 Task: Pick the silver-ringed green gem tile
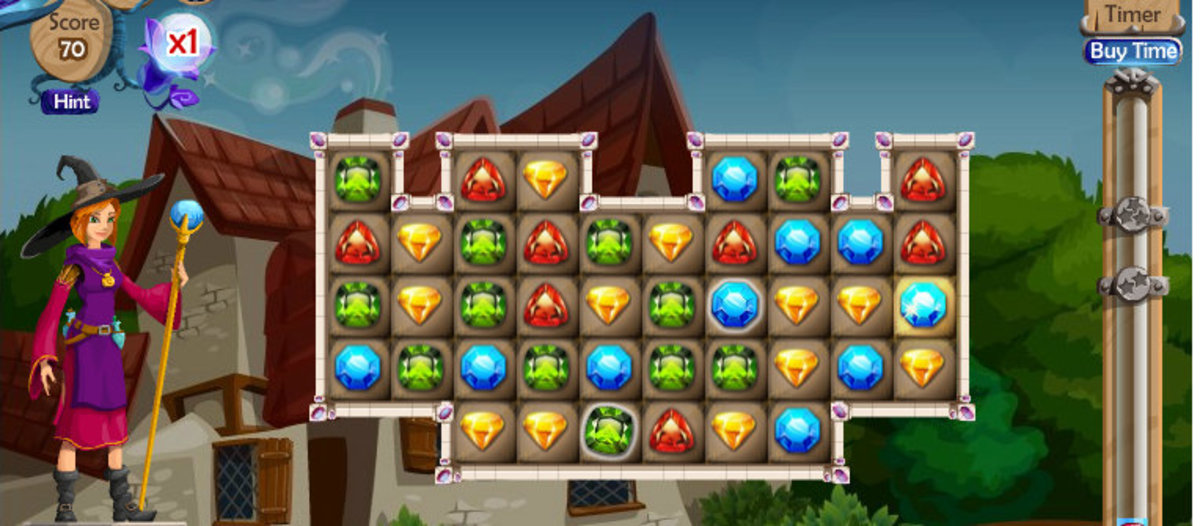pyautogui.click(x=608, y=429)
